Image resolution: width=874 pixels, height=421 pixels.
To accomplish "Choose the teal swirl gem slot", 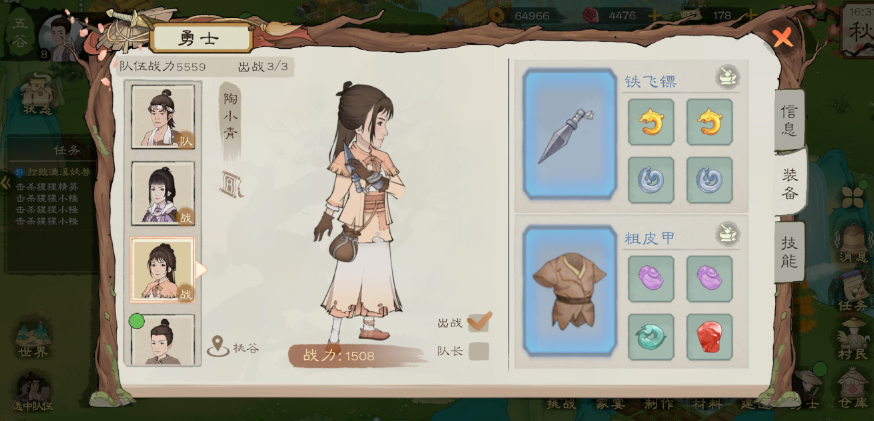I will 650,337.
